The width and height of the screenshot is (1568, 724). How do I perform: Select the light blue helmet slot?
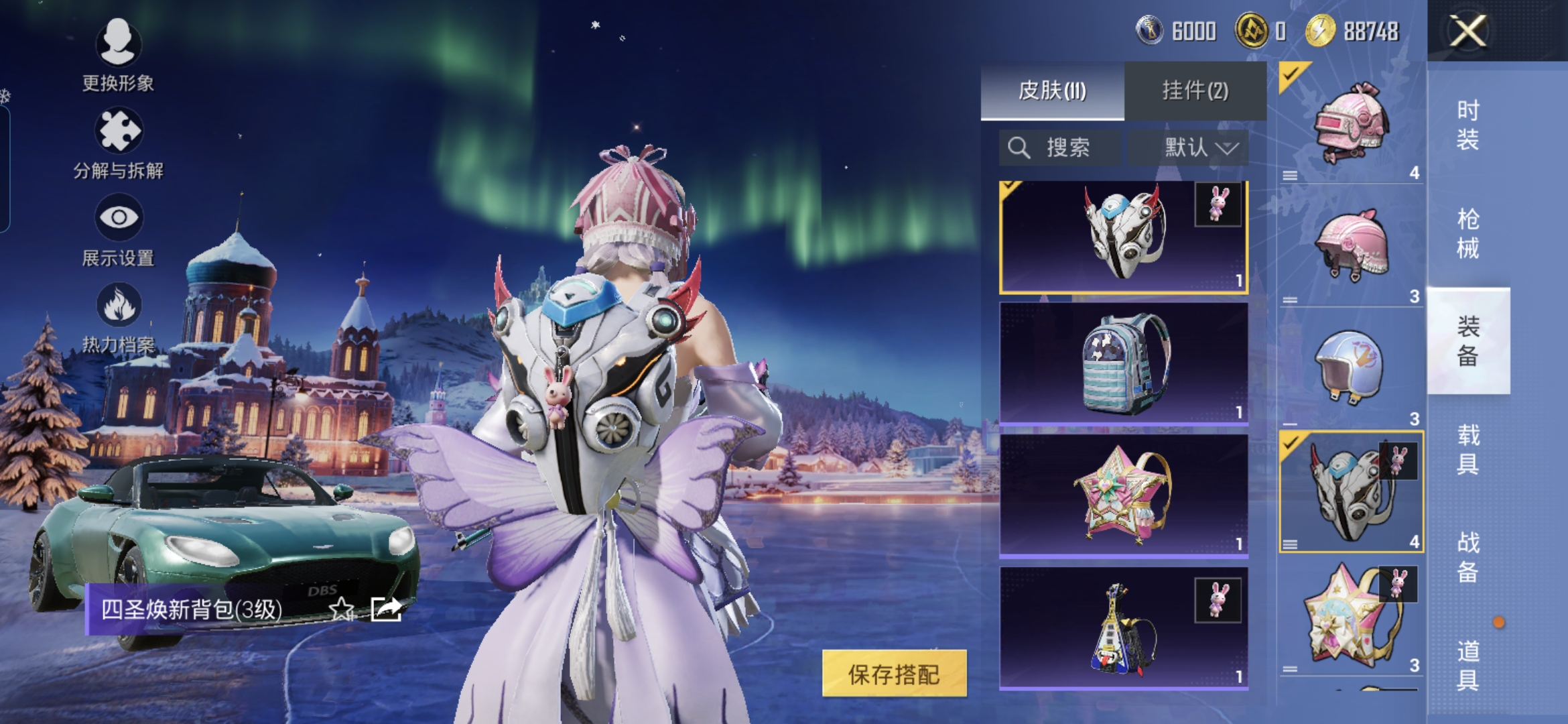click(1351, 369)
